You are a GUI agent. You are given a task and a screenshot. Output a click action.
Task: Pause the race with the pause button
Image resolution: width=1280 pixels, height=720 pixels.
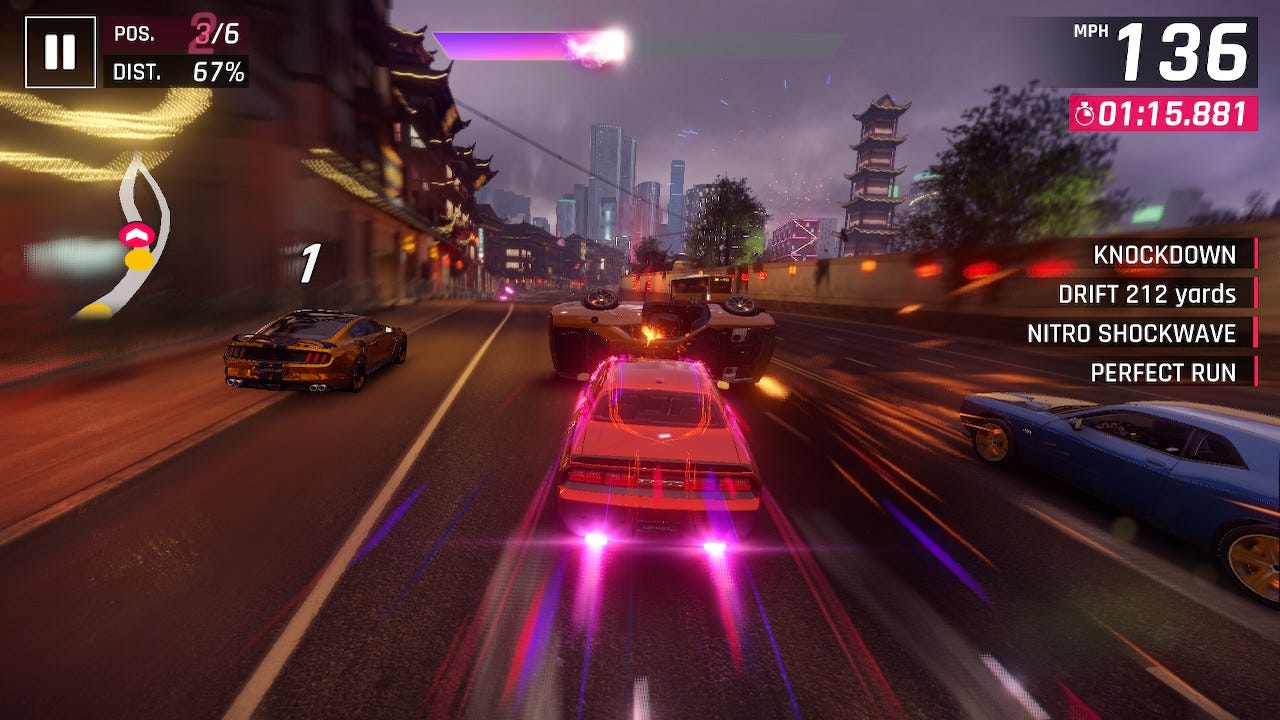[60, 52]
